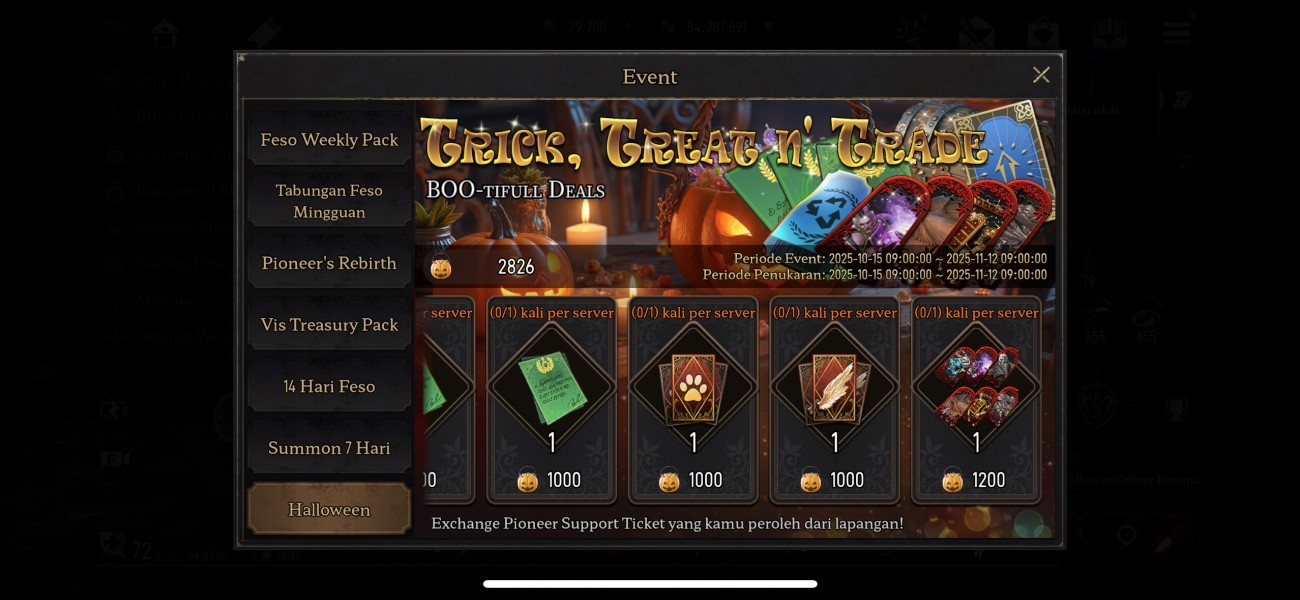This screenshot has height=600, width=1300.
Task: Open the Feso Weekly Pack tab
Action: coord(329,140)
